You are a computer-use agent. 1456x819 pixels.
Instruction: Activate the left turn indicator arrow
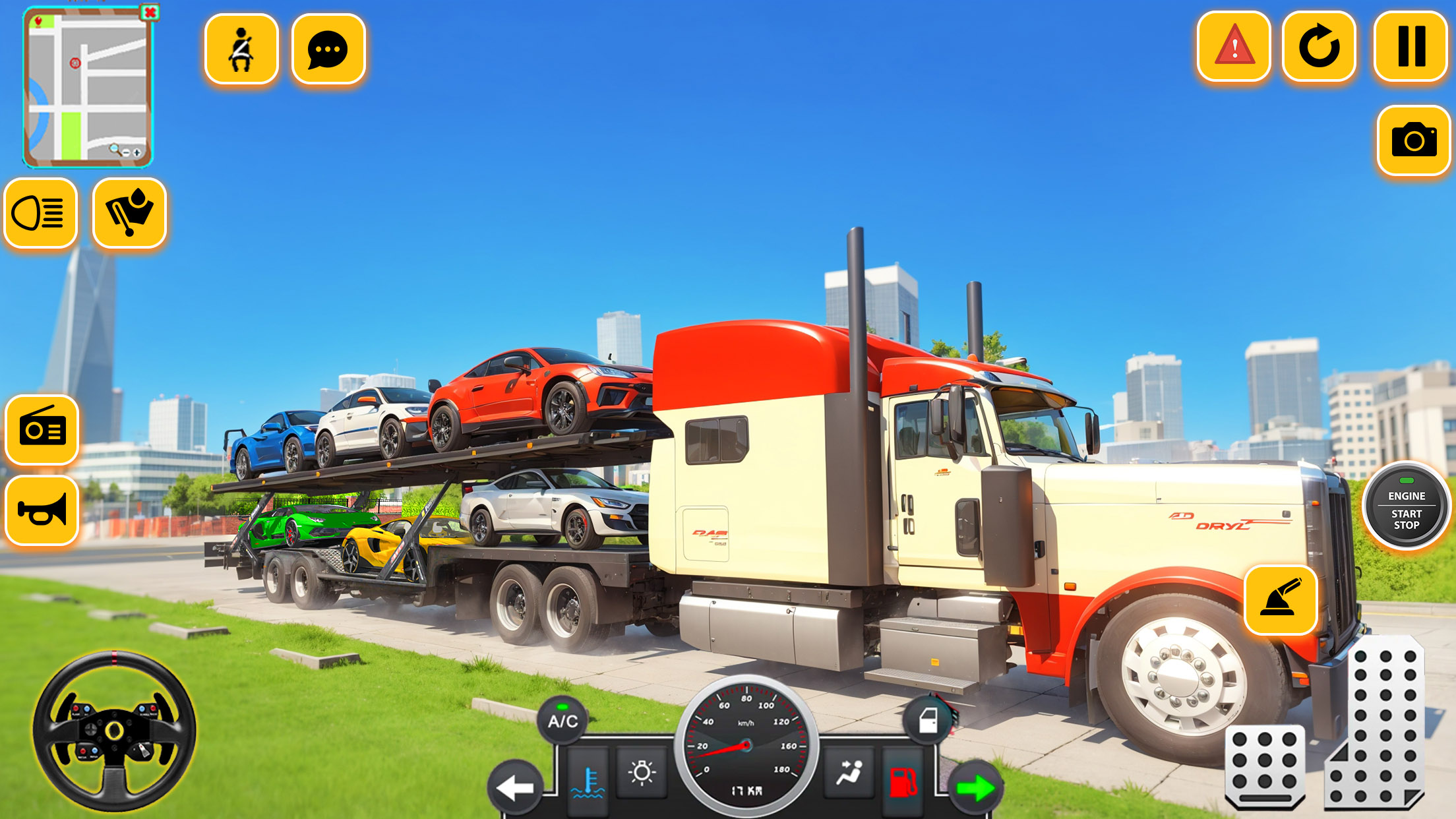(516, 787)
